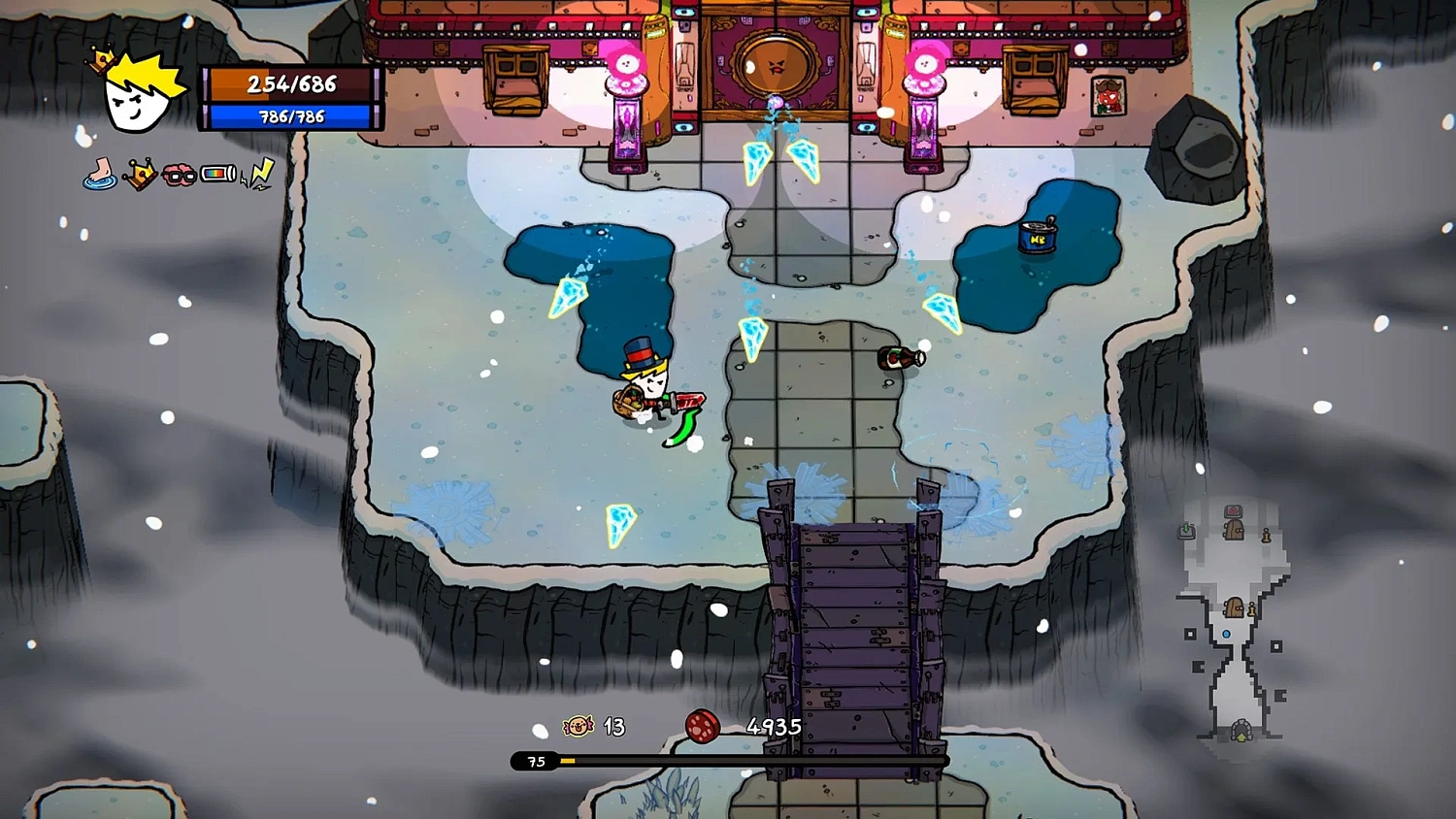This screenshot has height=819, width=1456.
Task: Expand the upper info marker on the minimap
Action: point(1267,537)
